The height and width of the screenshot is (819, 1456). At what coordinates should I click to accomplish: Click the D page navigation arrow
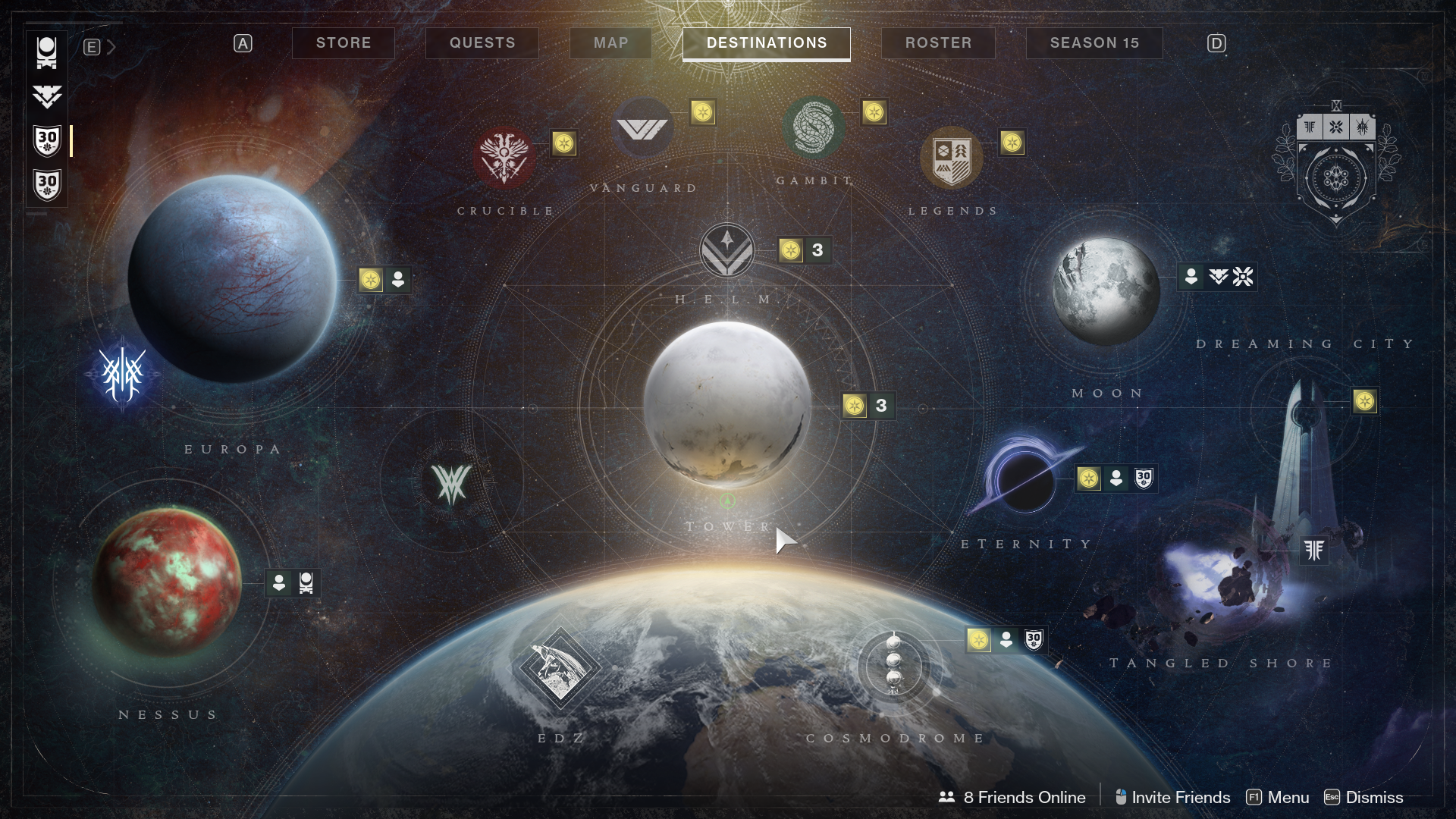(x=1216, y=43)
